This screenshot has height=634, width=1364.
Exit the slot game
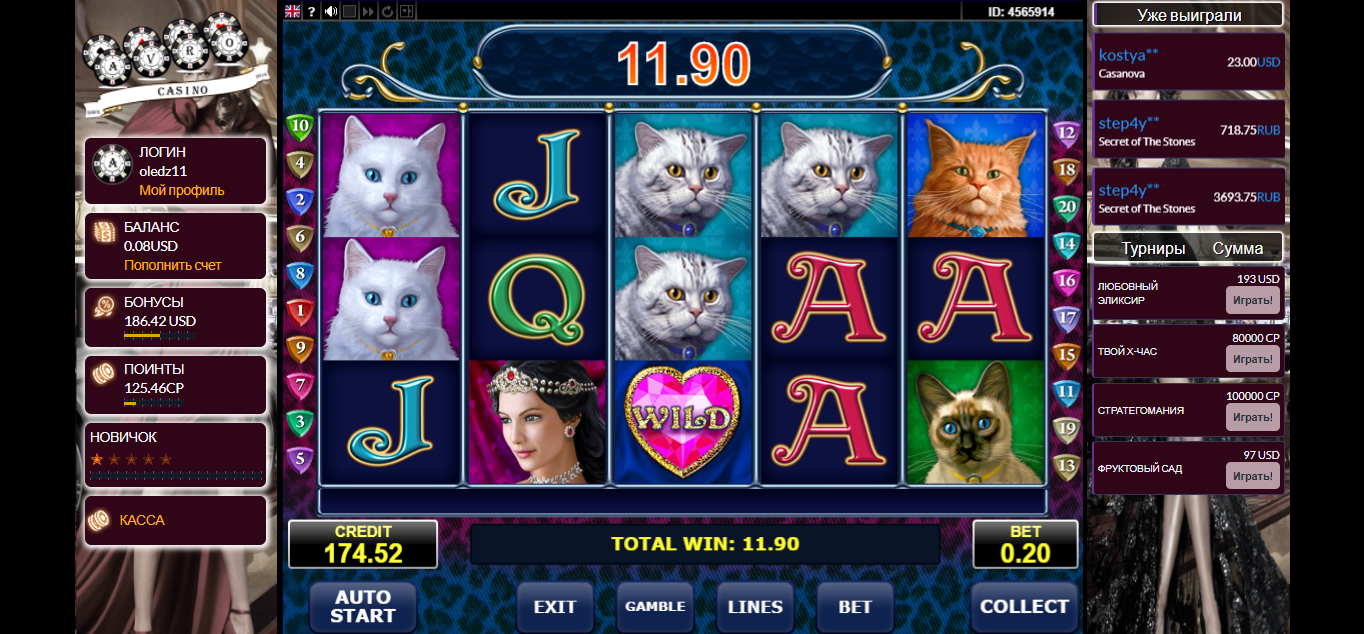(x=555, y=607)
